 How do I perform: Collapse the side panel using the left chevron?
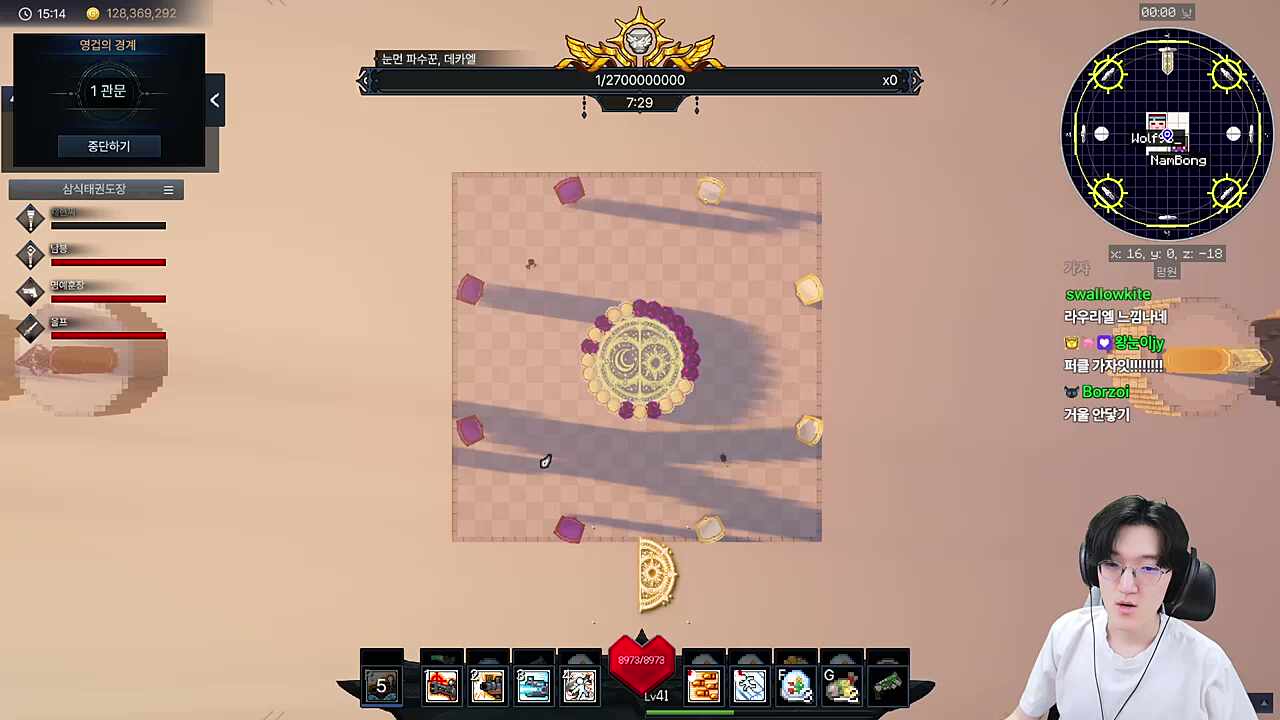coord(214,99)
